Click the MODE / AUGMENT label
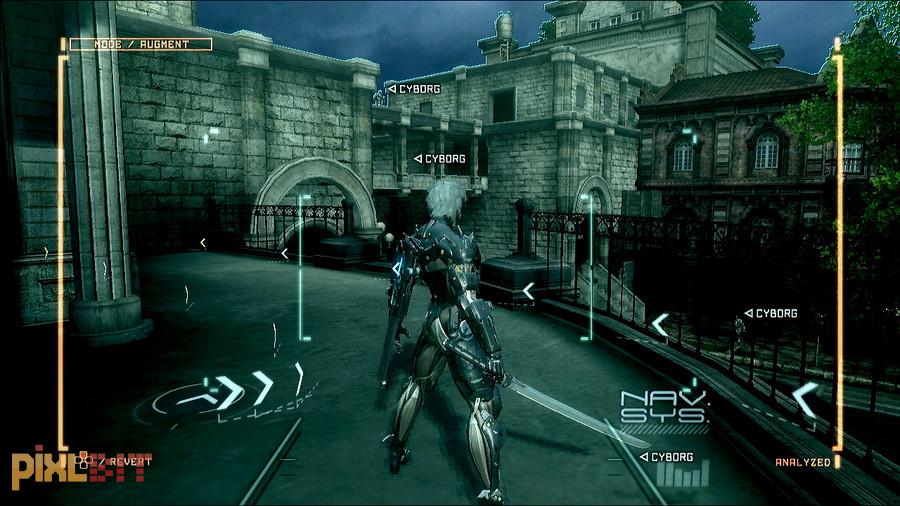Viewport: 900px width, 506px height. 140,44
